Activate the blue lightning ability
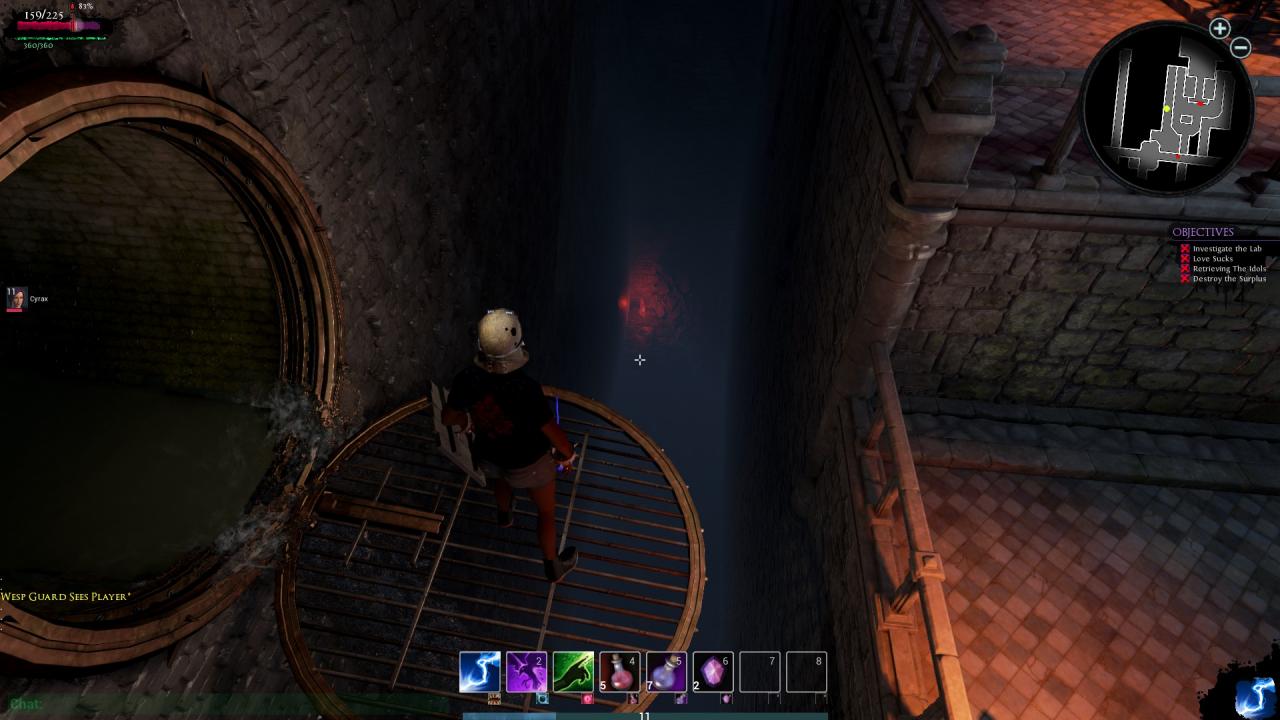The width and height of the screenshot is (1280, 720). coord(479,672)
